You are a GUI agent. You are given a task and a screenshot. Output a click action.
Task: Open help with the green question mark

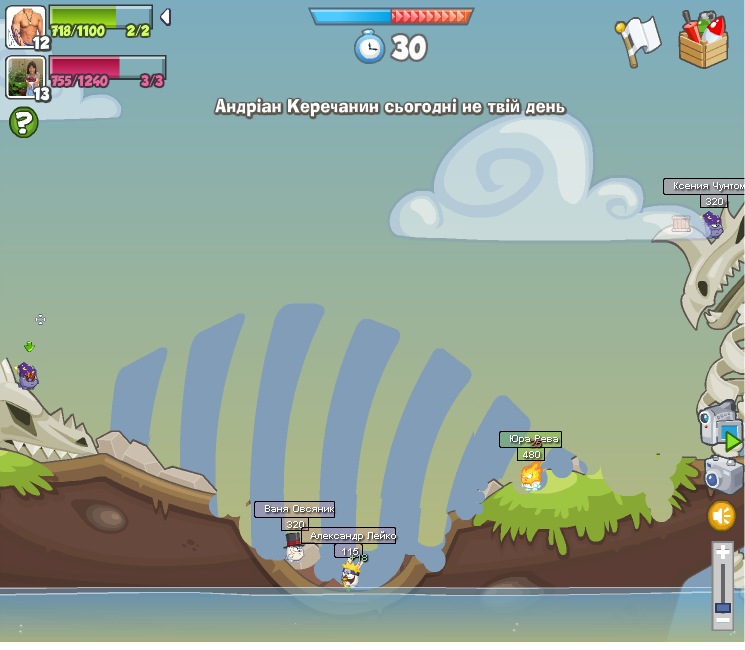pyautogui.click(x=23, y=123)
